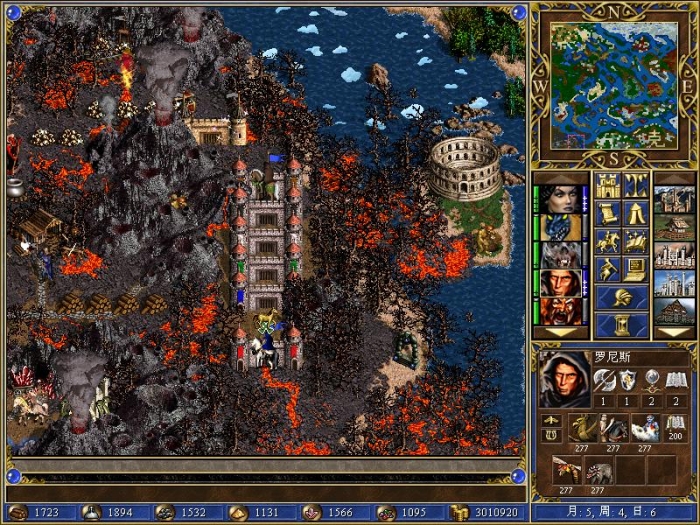Click the town list down arrow button
700x525 pixels.
click(673, 331)
